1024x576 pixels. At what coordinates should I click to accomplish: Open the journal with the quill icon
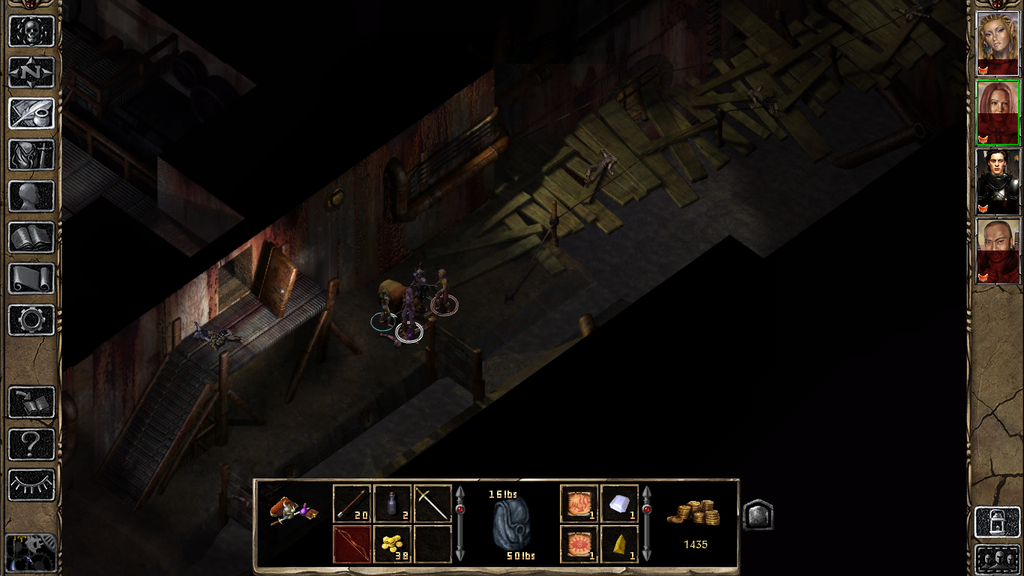[x=31, y=113]
